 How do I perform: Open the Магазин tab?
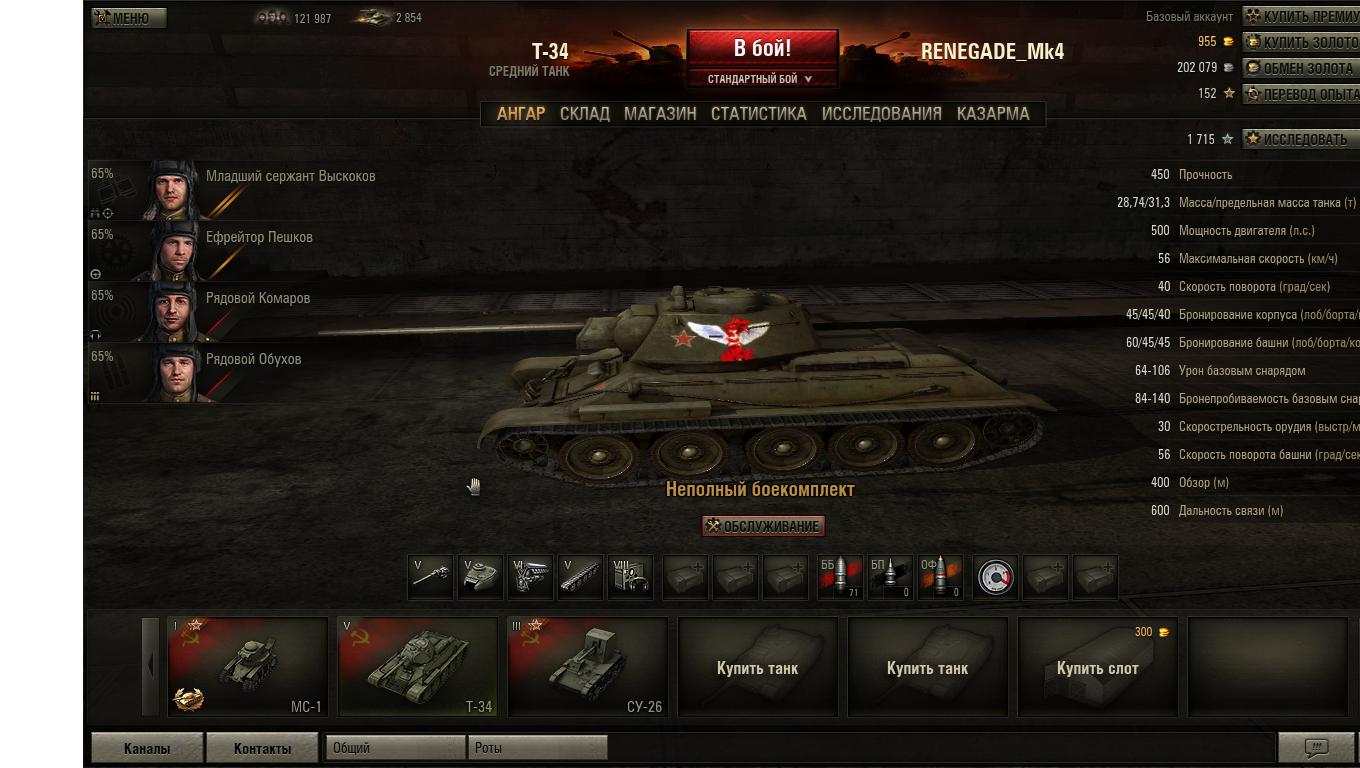(x=660, y=114)
